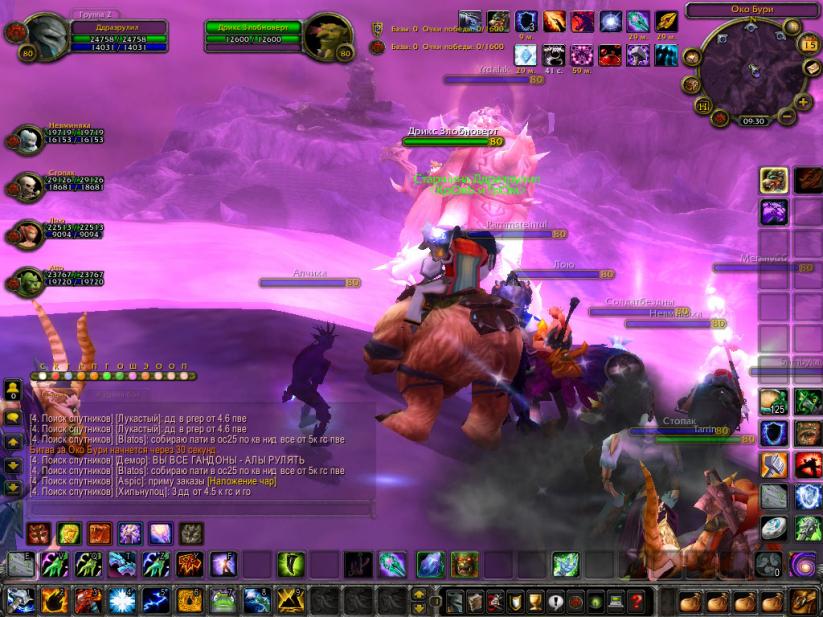
Task: Use the green cauldron ability on main bar
Action: pos(224,600)
